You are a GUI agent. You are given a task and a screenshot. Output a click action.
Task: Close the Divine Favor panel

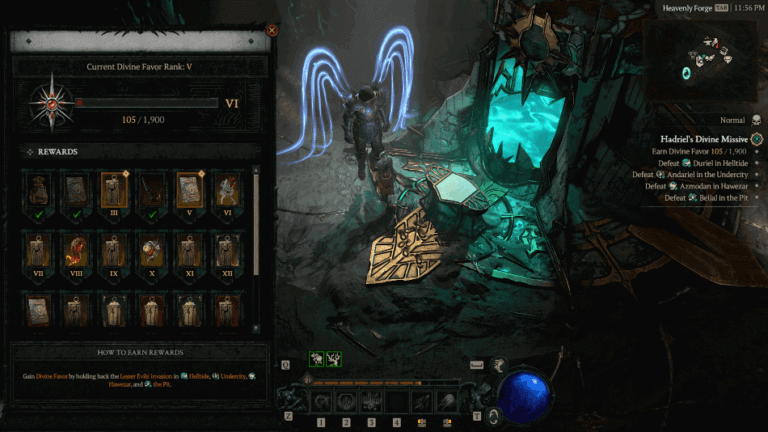click(272, 31)
